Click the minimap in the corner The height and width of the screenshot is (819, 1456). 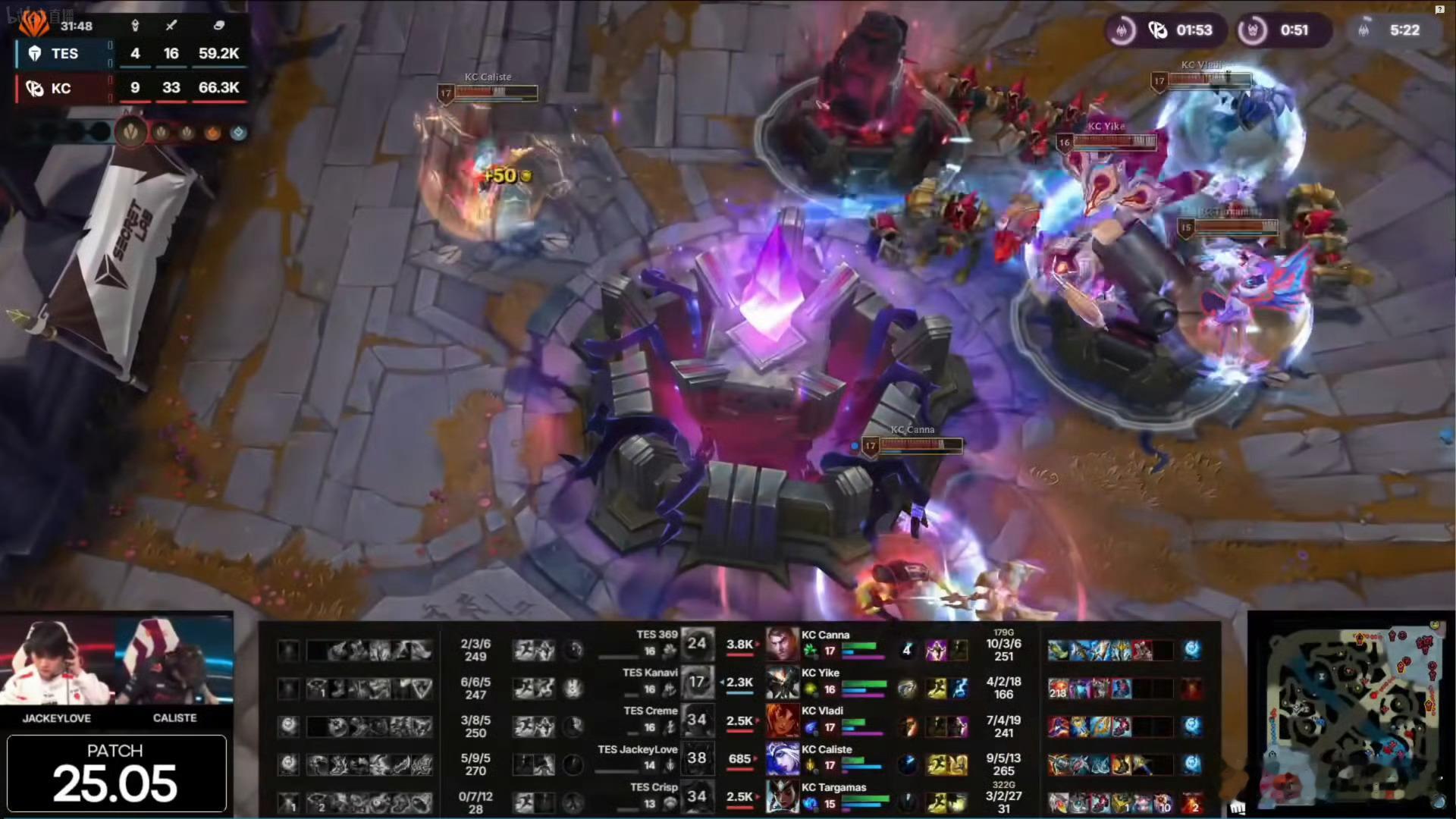pos(1350,714)
